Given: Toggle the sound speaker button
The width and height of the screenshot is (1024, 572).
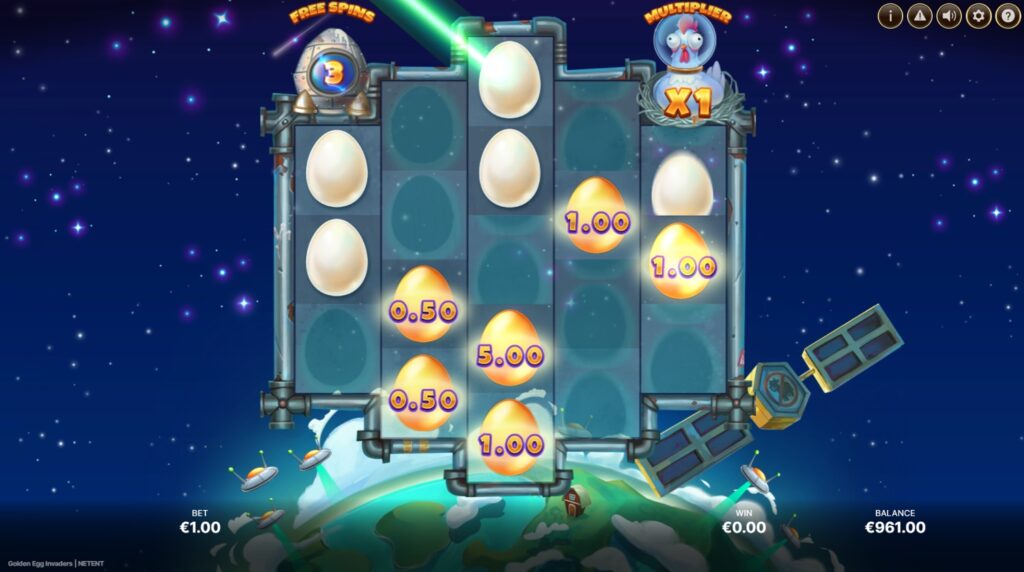Looking at the screenshot, I should pos(948,16).
